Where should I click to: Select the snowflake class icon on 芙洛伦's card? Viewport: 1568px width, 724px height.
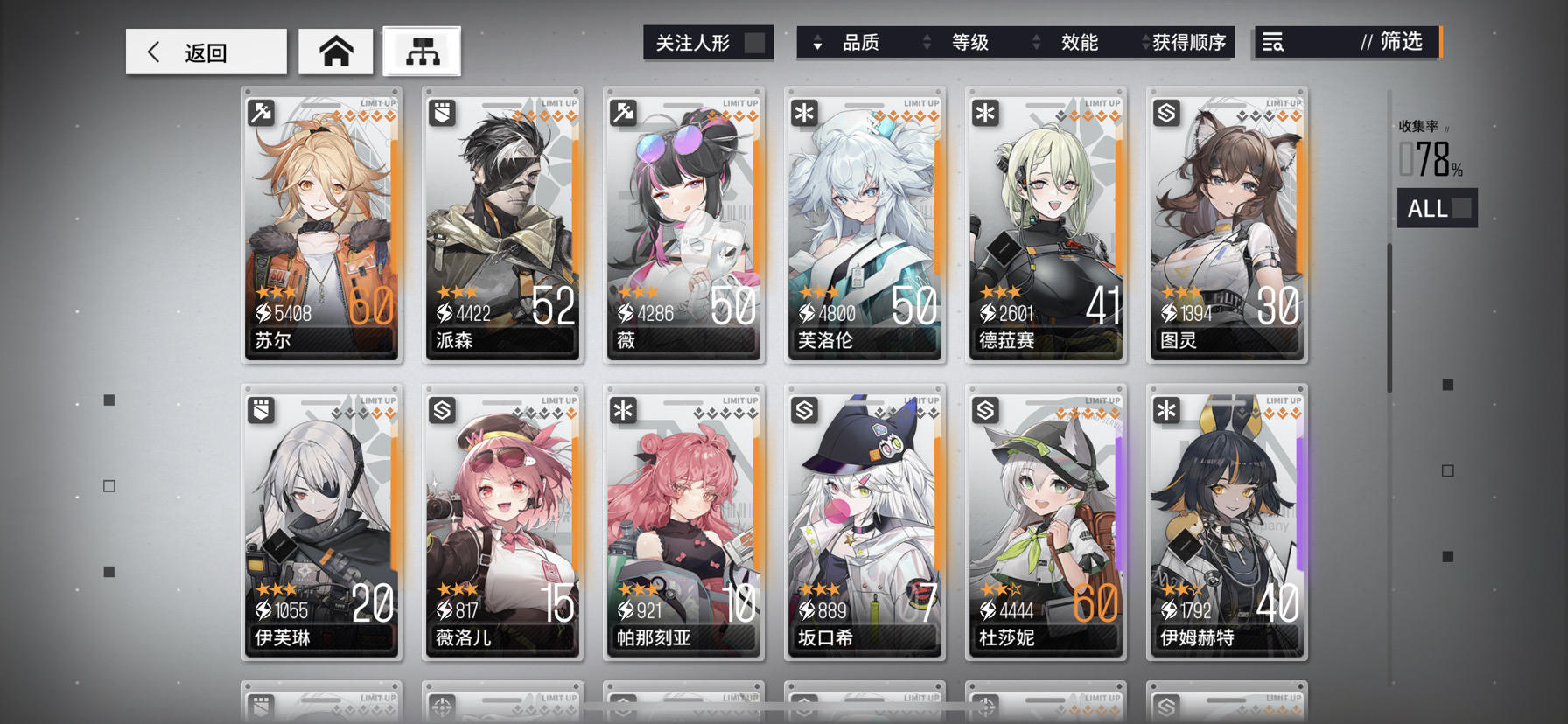804,113
